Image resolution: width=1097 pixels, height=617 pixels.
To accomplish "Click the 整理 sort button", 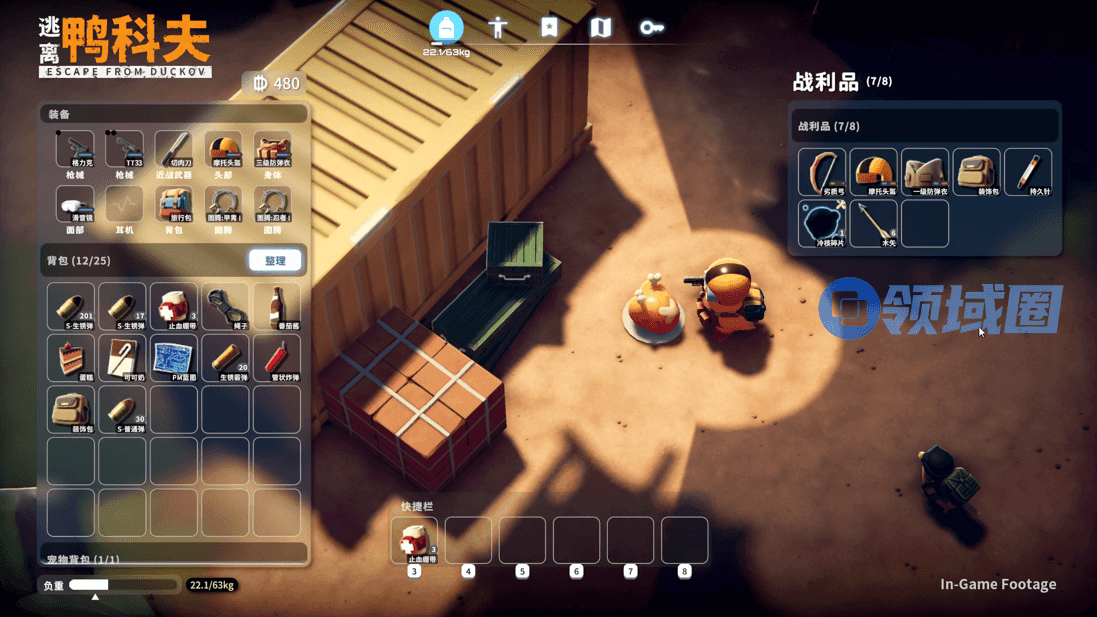I will click(x=275, y=261).
